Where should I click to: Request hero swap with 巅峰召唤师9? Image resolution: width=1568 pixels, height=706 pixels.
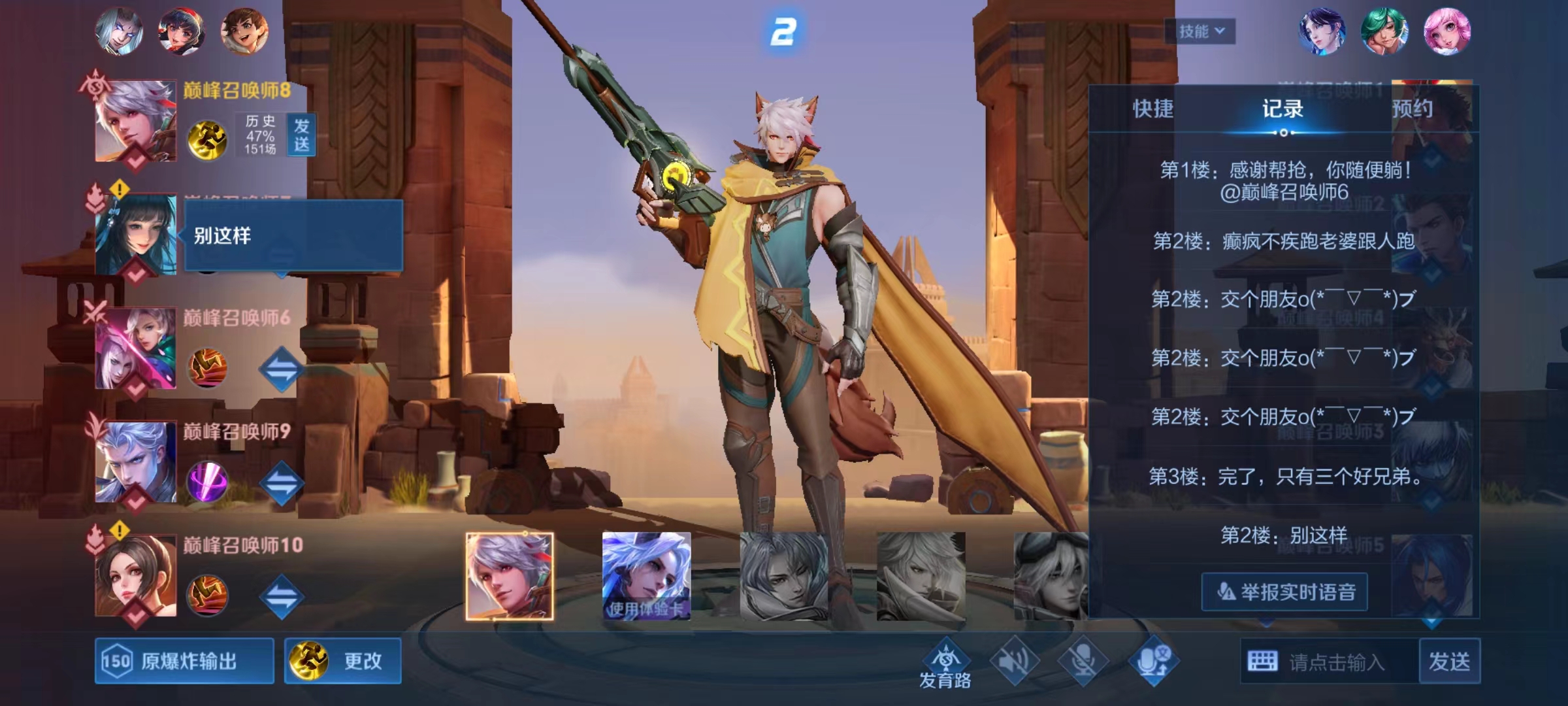[x=282, y=483]
